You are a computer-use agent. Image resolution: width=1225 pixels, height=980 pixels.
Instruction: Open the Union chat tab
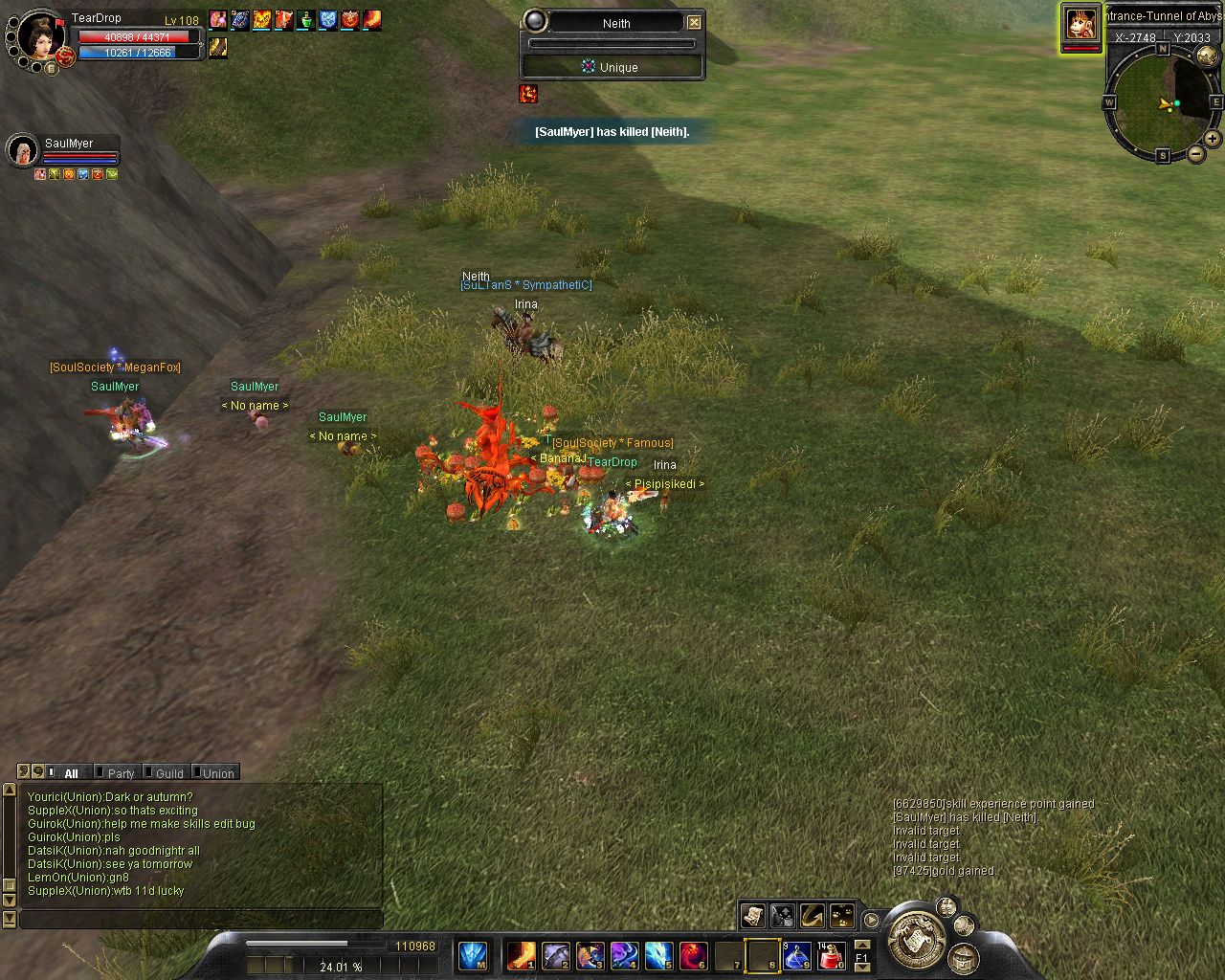[217, 773]
